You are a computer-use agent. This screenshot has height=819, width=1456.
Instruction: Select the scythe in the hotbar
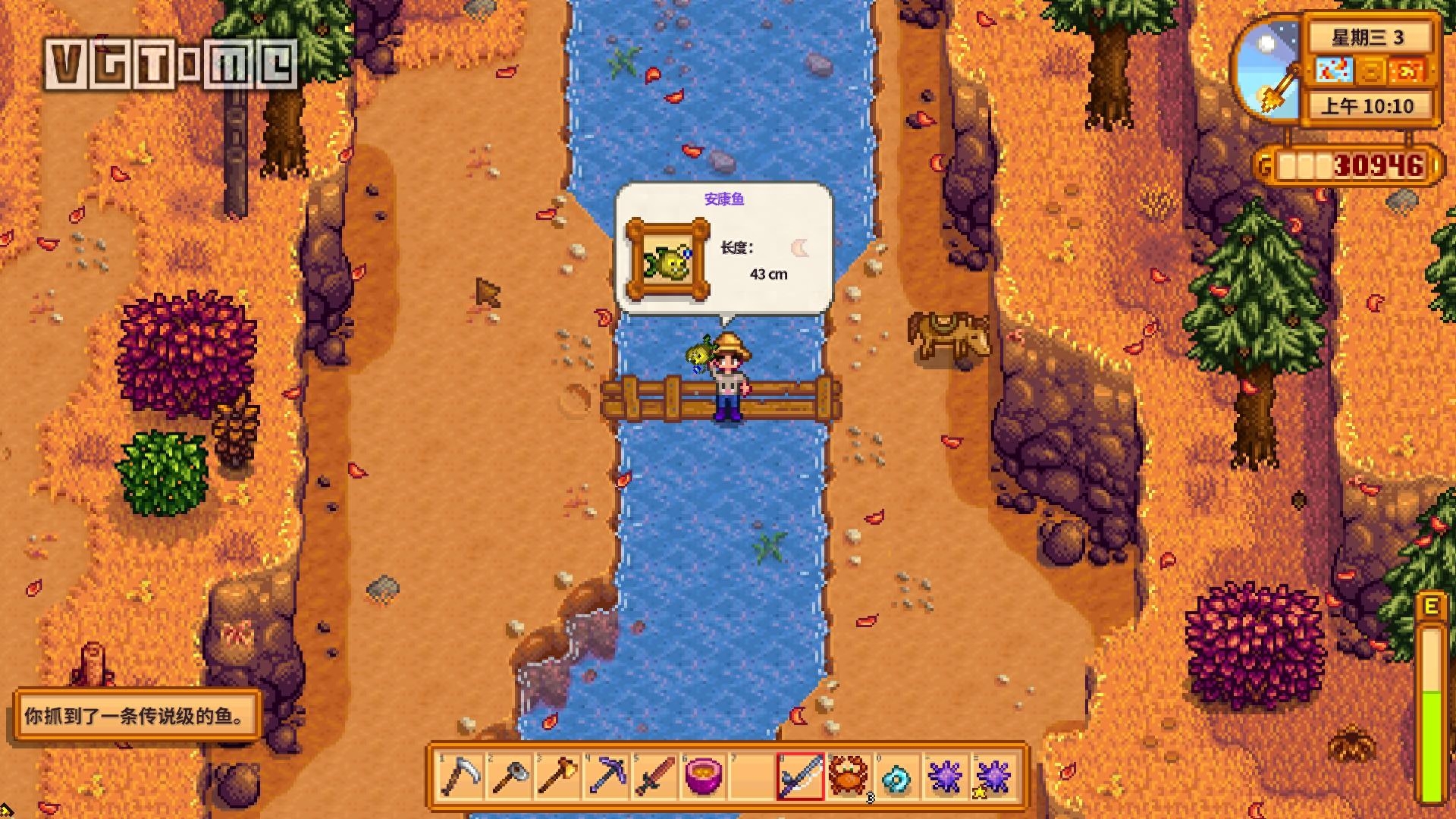tap(460, 777)
